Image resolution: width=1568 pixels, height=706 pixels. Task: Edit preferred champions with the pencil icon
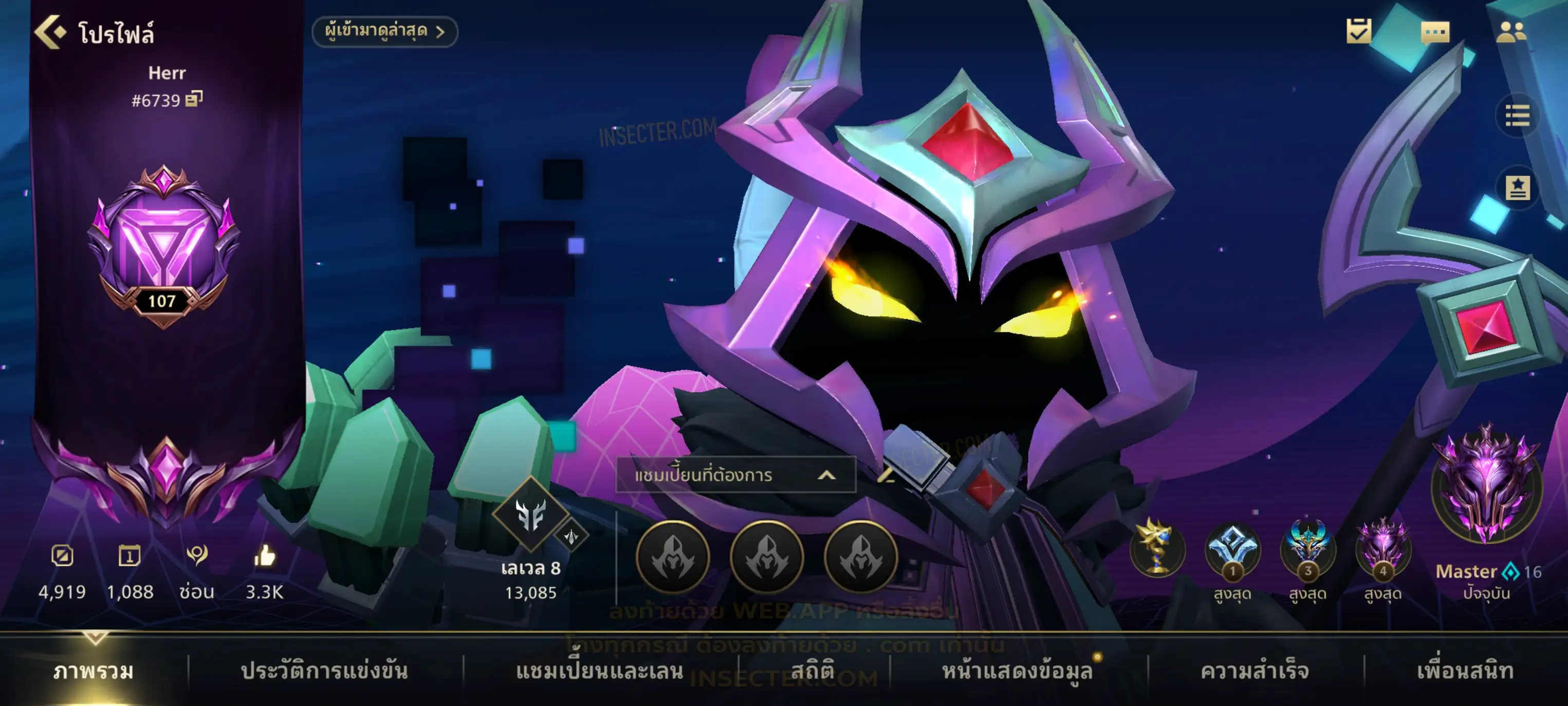point(886,475)
